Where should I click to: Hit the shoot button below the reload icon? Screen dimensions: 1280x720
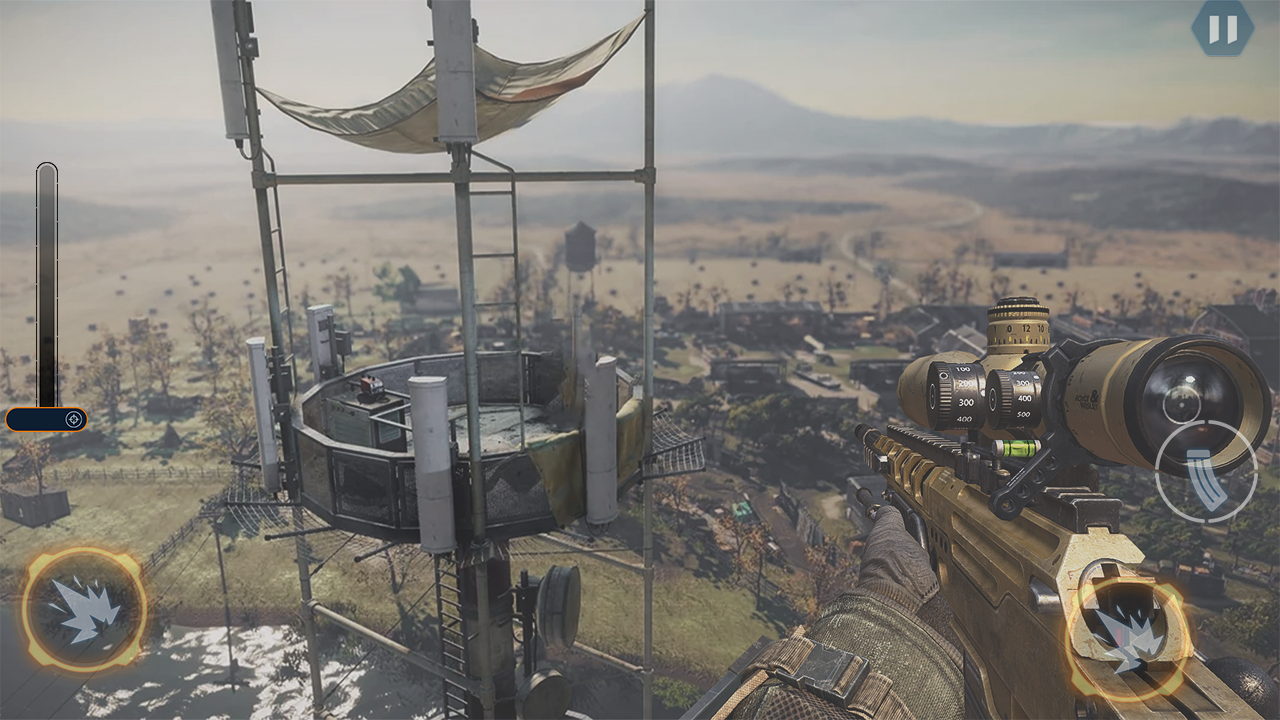1129,636
